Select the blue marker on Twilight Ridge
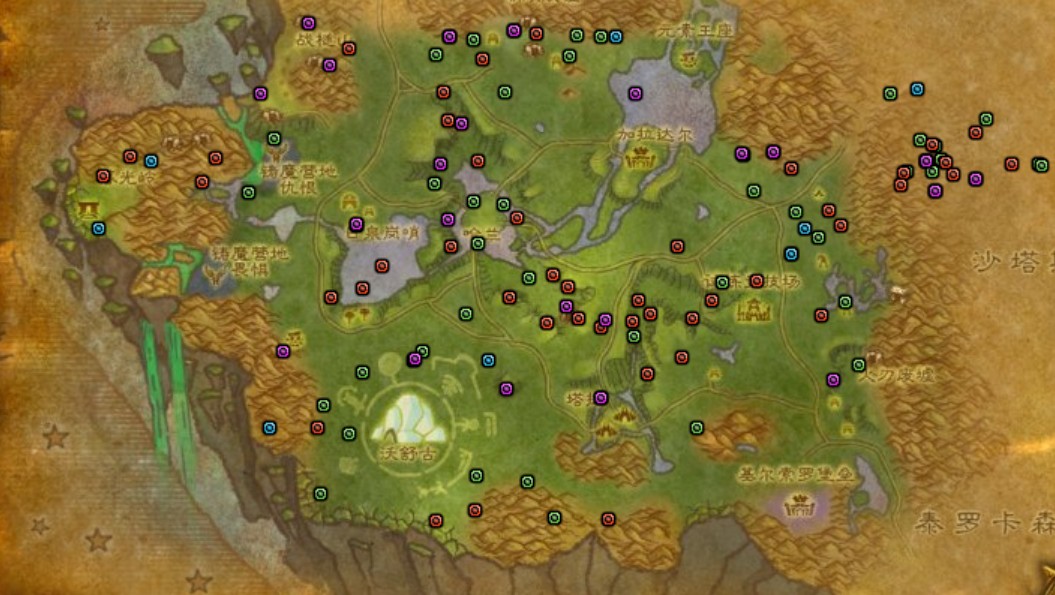 [151, 161]
